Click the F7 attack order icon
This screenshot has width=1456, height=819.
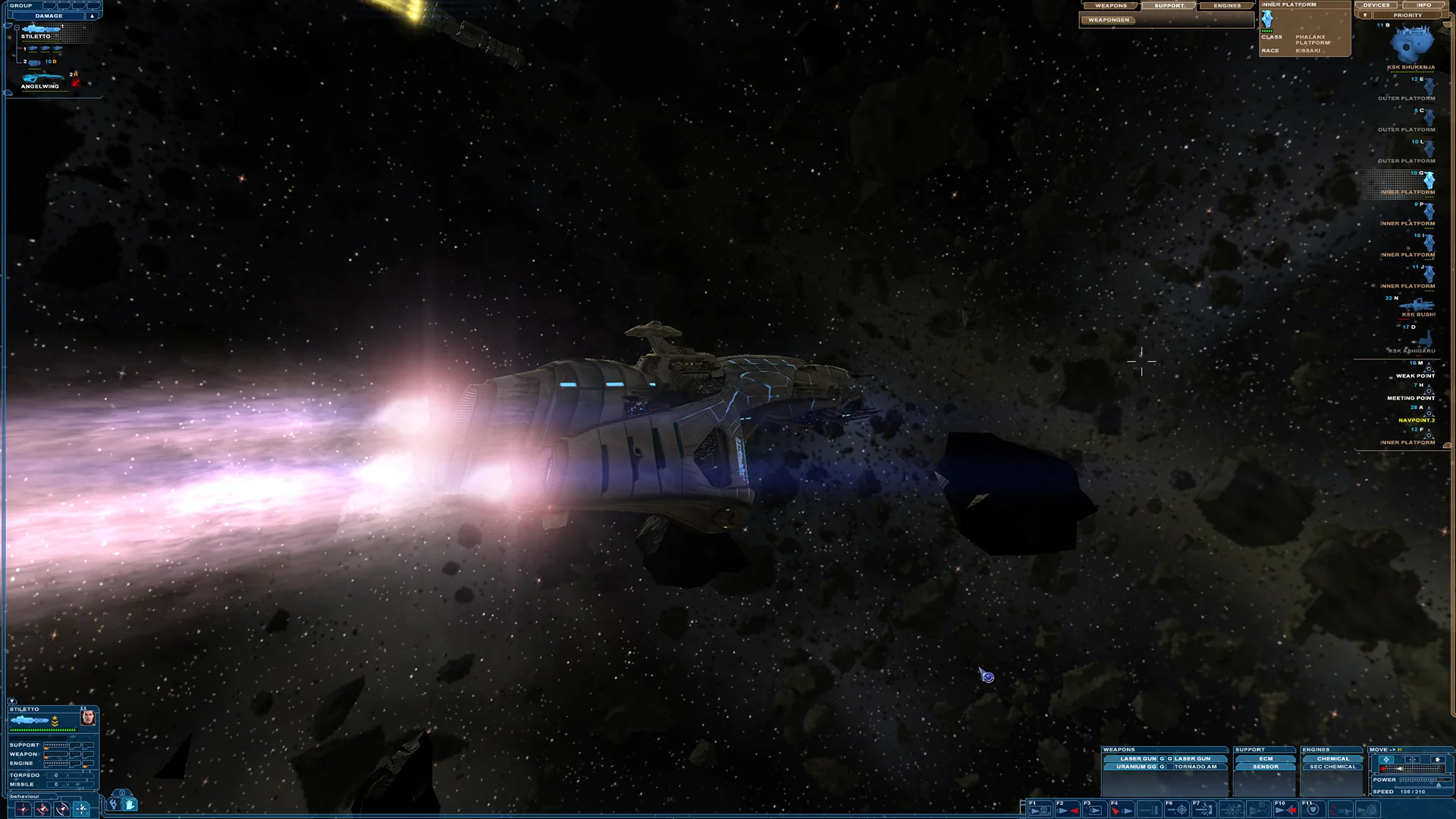pos(1204,808)
